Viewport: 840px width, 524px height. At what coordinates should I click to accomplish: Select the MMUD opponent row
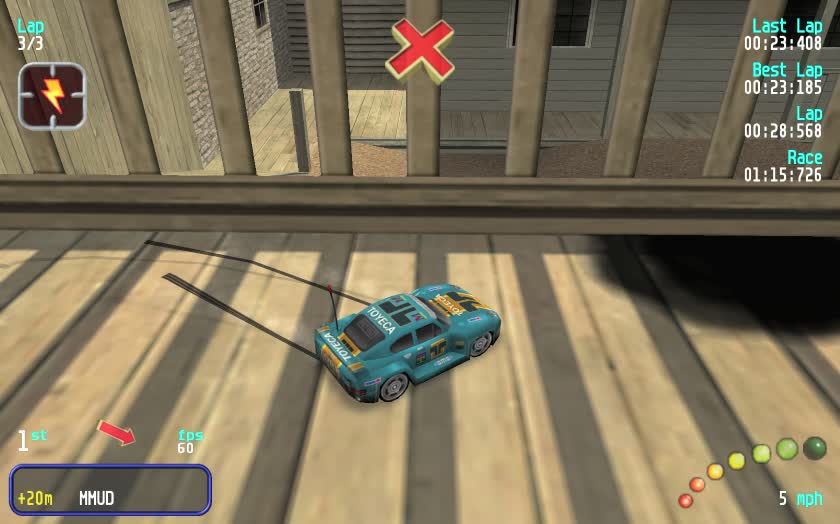110,490
